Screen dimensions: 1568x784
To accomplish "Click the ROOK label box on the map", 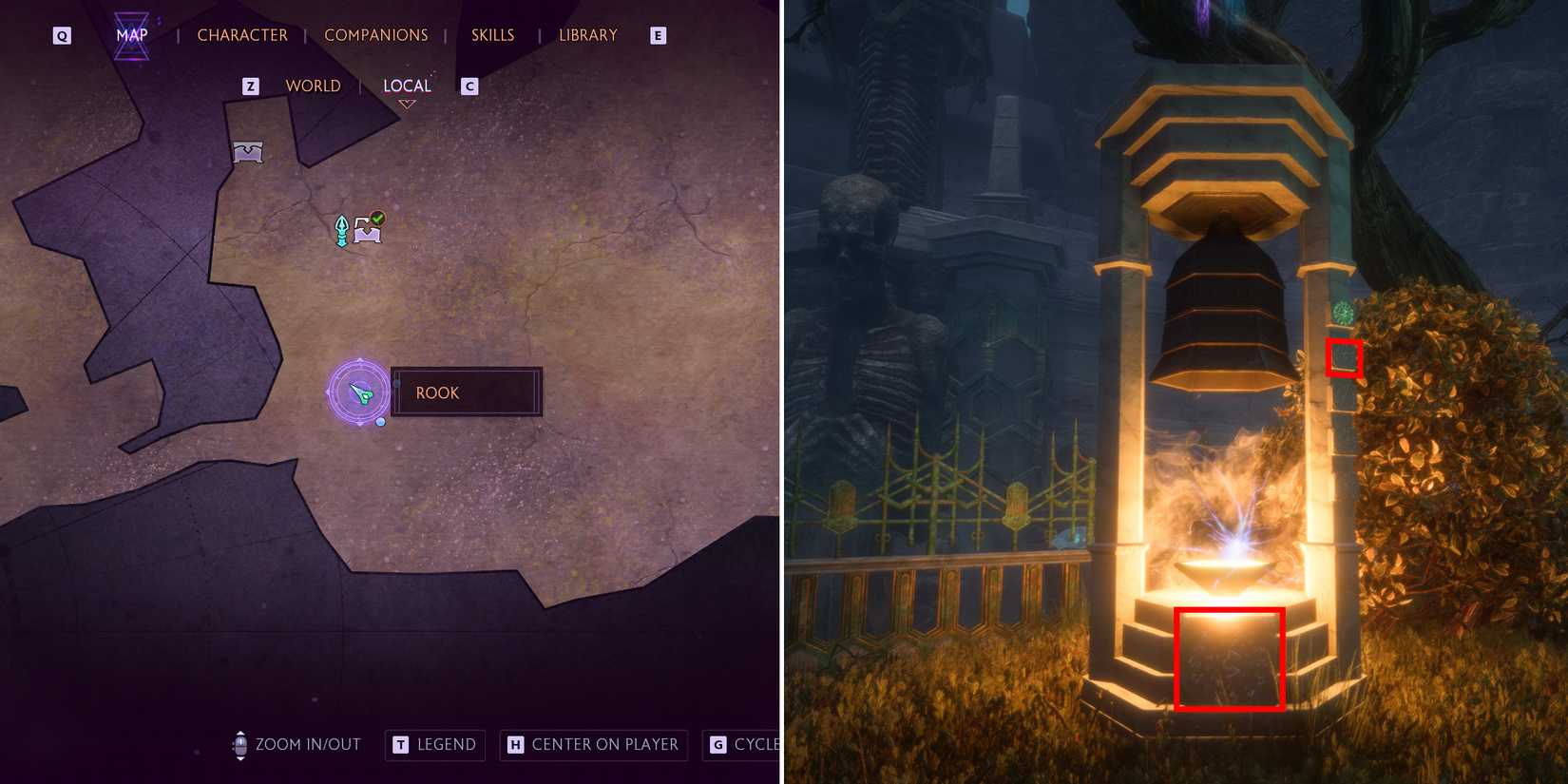I will tap(437, 392).
